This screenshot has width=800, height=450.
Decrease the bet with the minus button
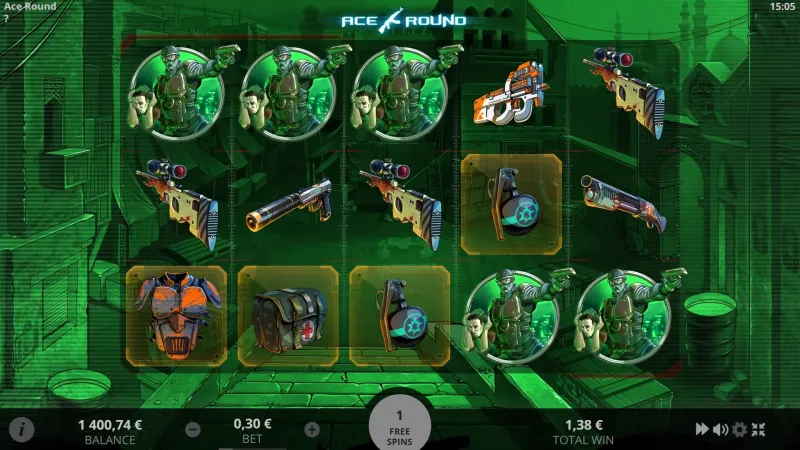tap(193, 430)
